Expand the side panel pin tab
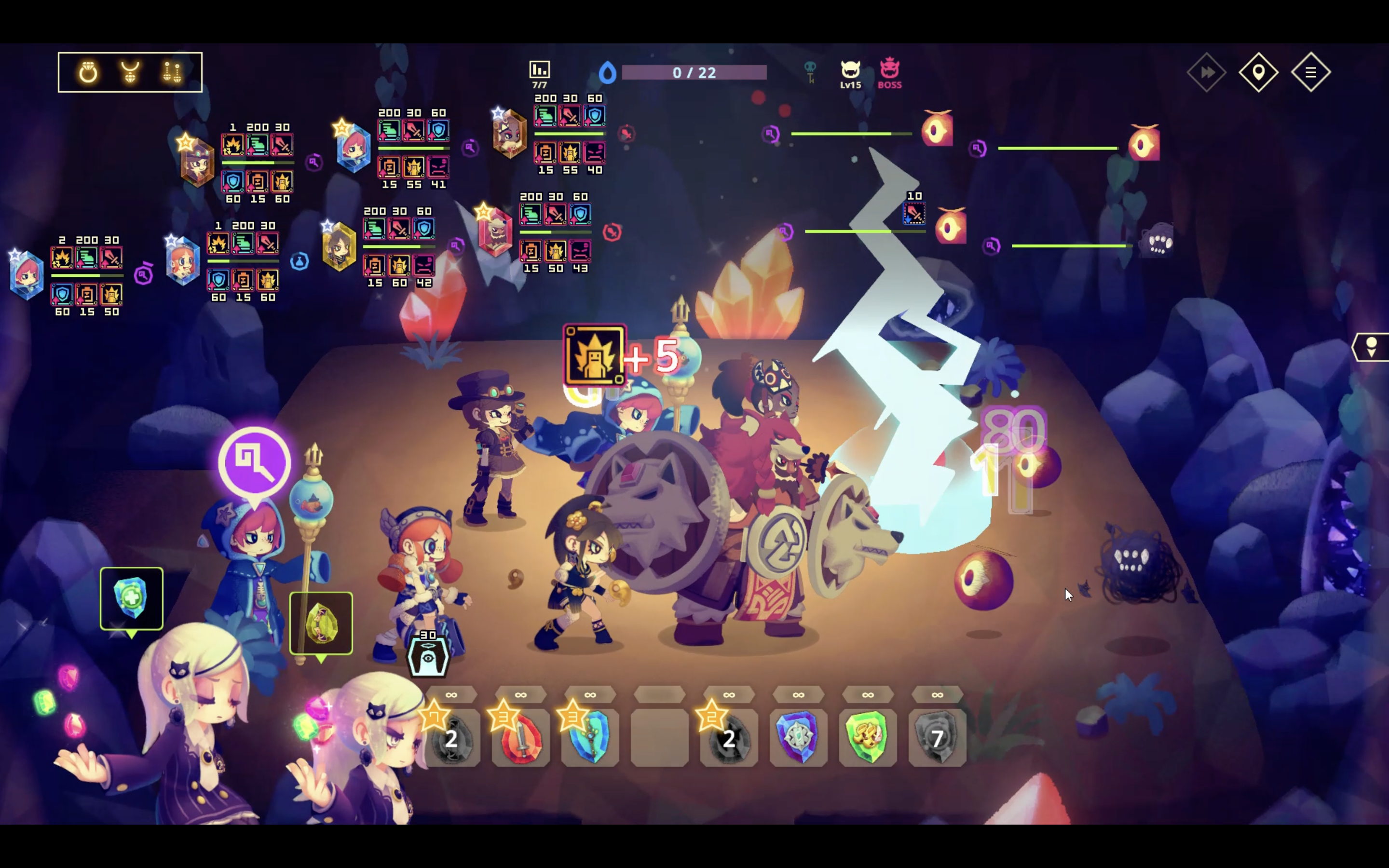The image size is (1389, 868). [x=1372, y=347]
